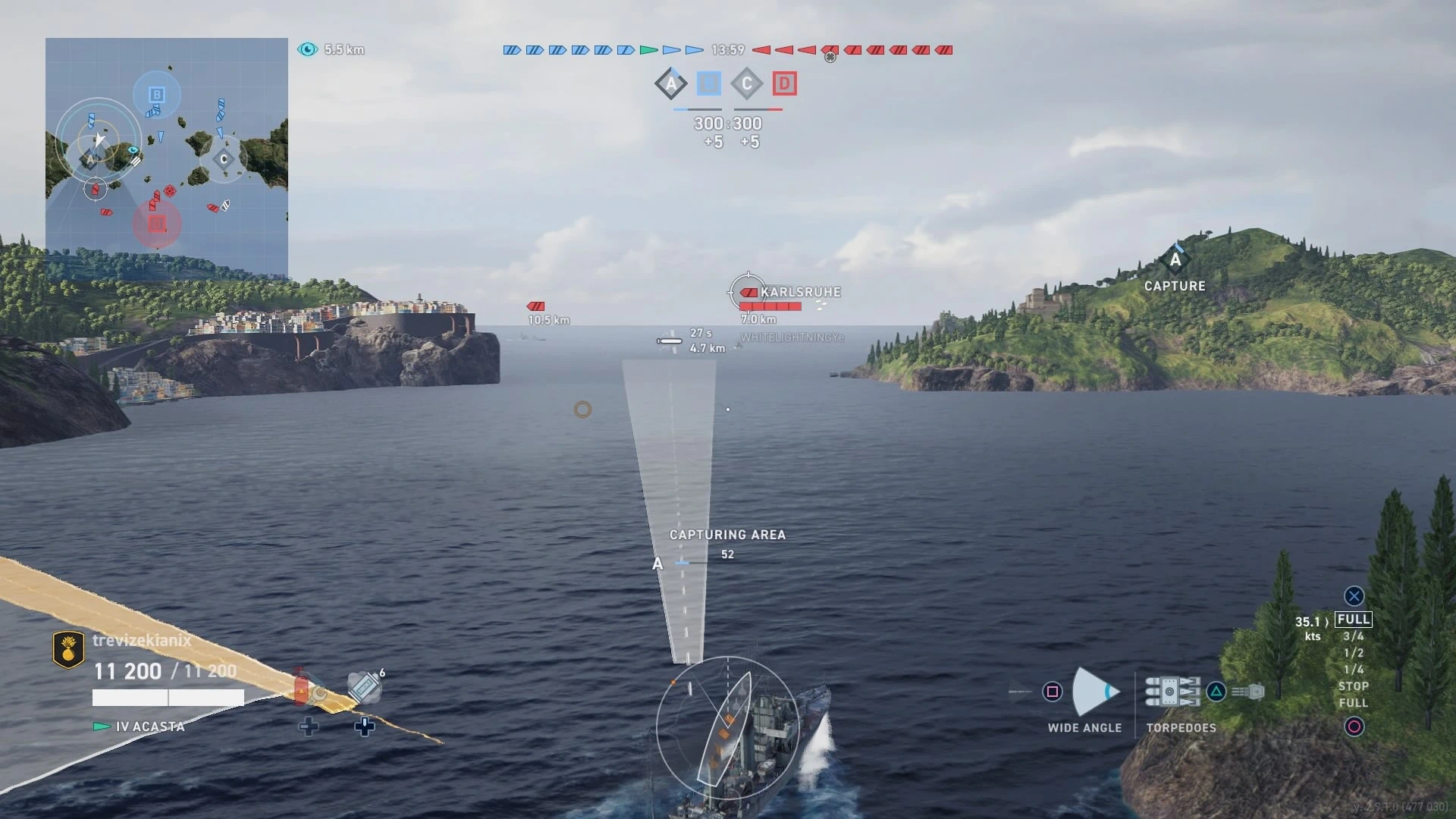
Task: Select the blue capture point B indicator
Action: [x=709, y=83]
